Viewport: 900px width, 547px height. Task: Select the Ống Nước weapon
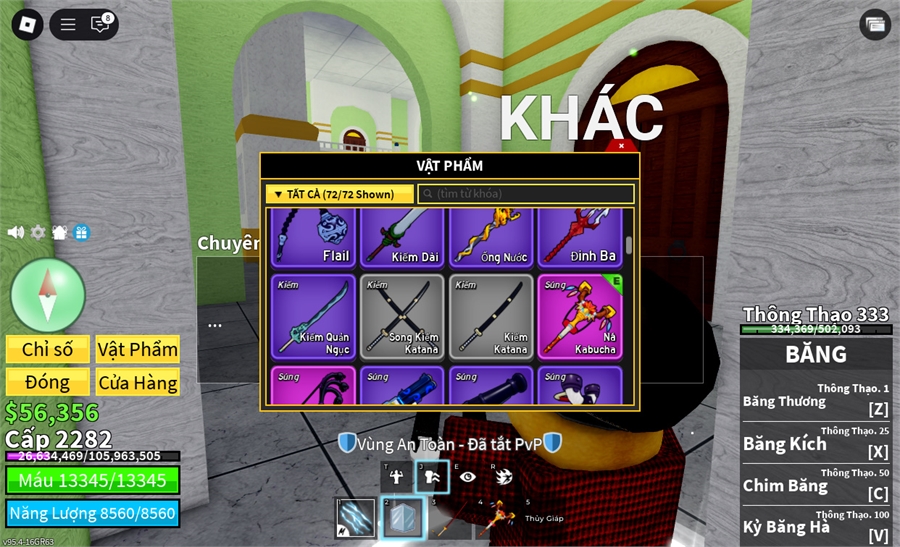pyautogui.click(x=492, y=237)
